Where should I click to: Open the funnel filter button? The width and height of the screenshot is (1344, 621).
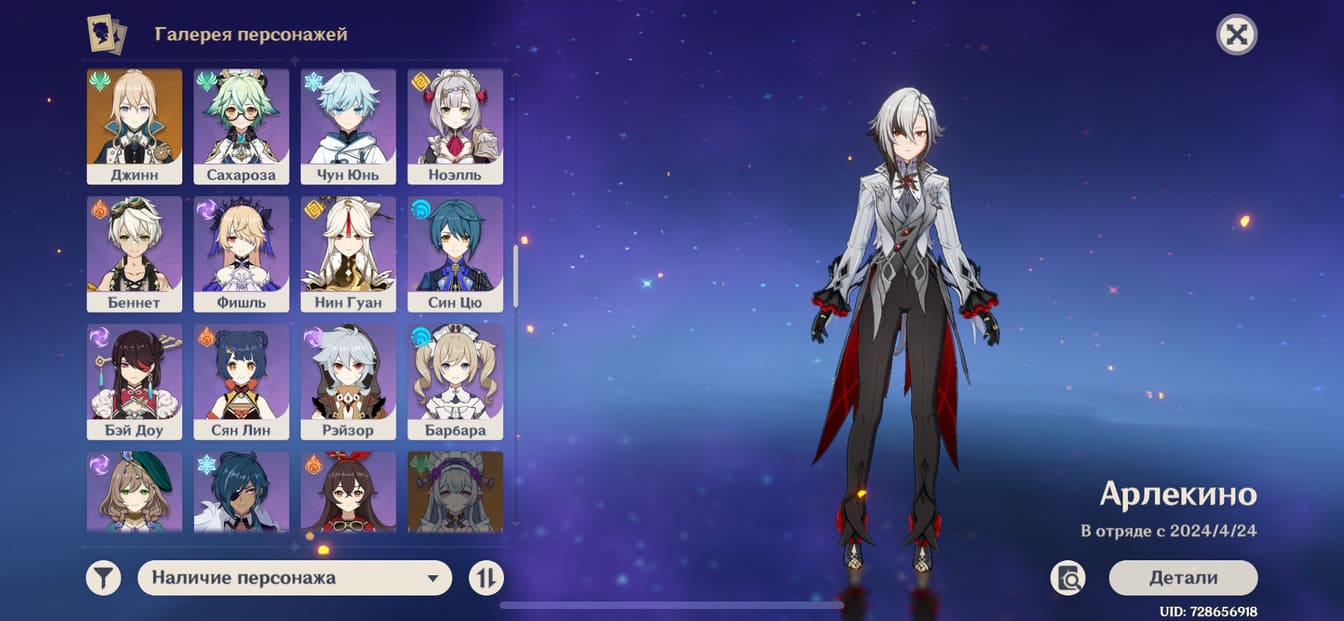tap(103, 578)
